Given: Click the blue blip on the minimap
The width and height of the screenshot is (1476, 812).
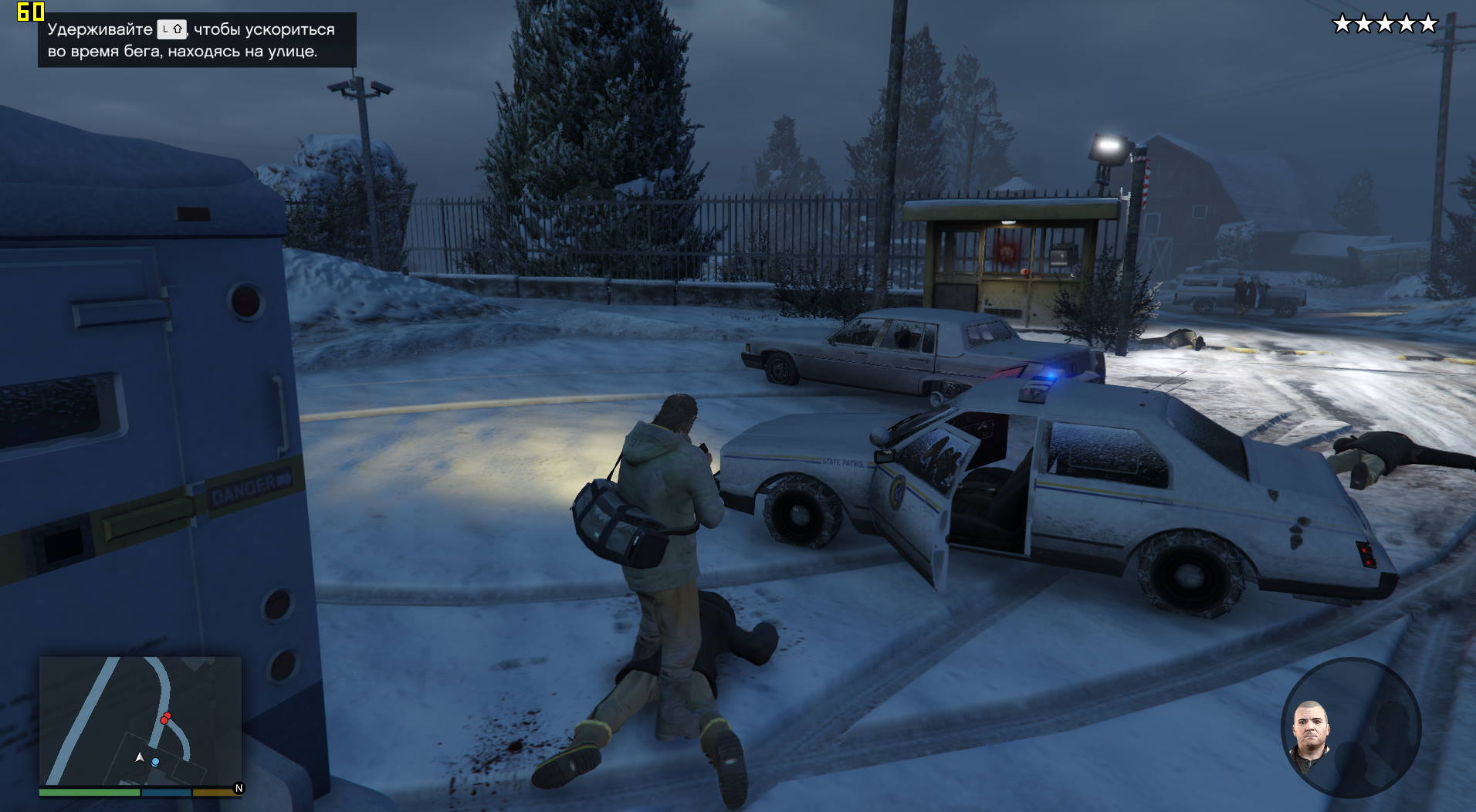Looking at the screenshot, I should pyautogui.click(x=156, y=762).
